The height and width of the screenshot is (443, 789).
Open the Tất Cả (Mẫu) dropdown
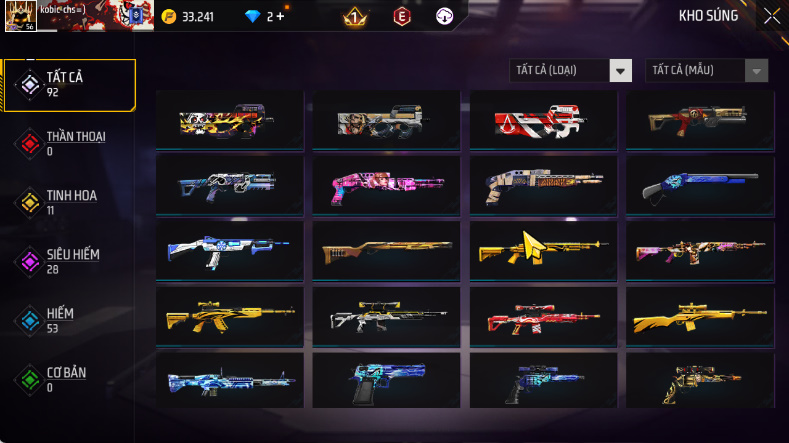point(707,70)
